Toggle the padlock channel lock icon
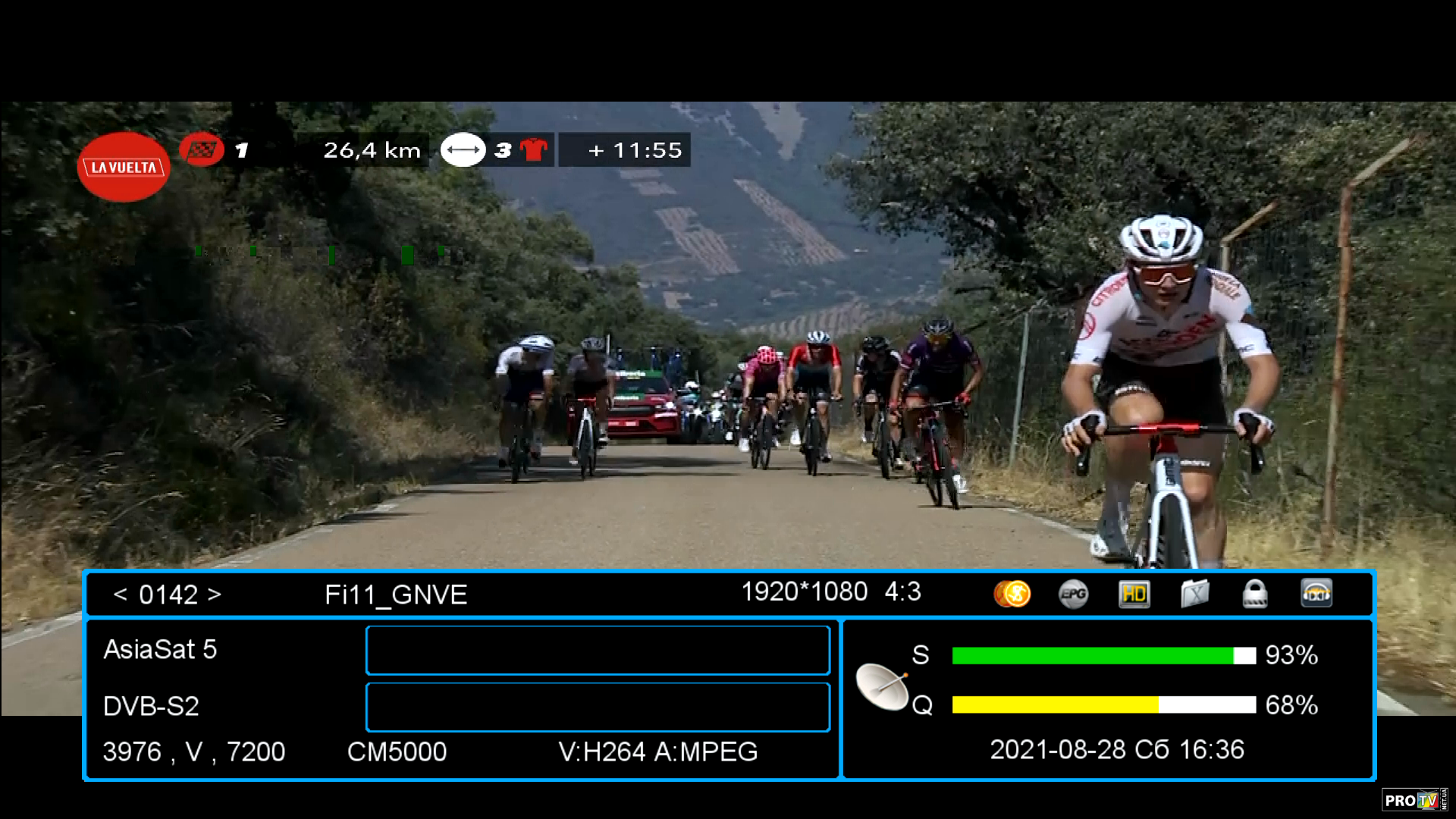 [1255, 594]
